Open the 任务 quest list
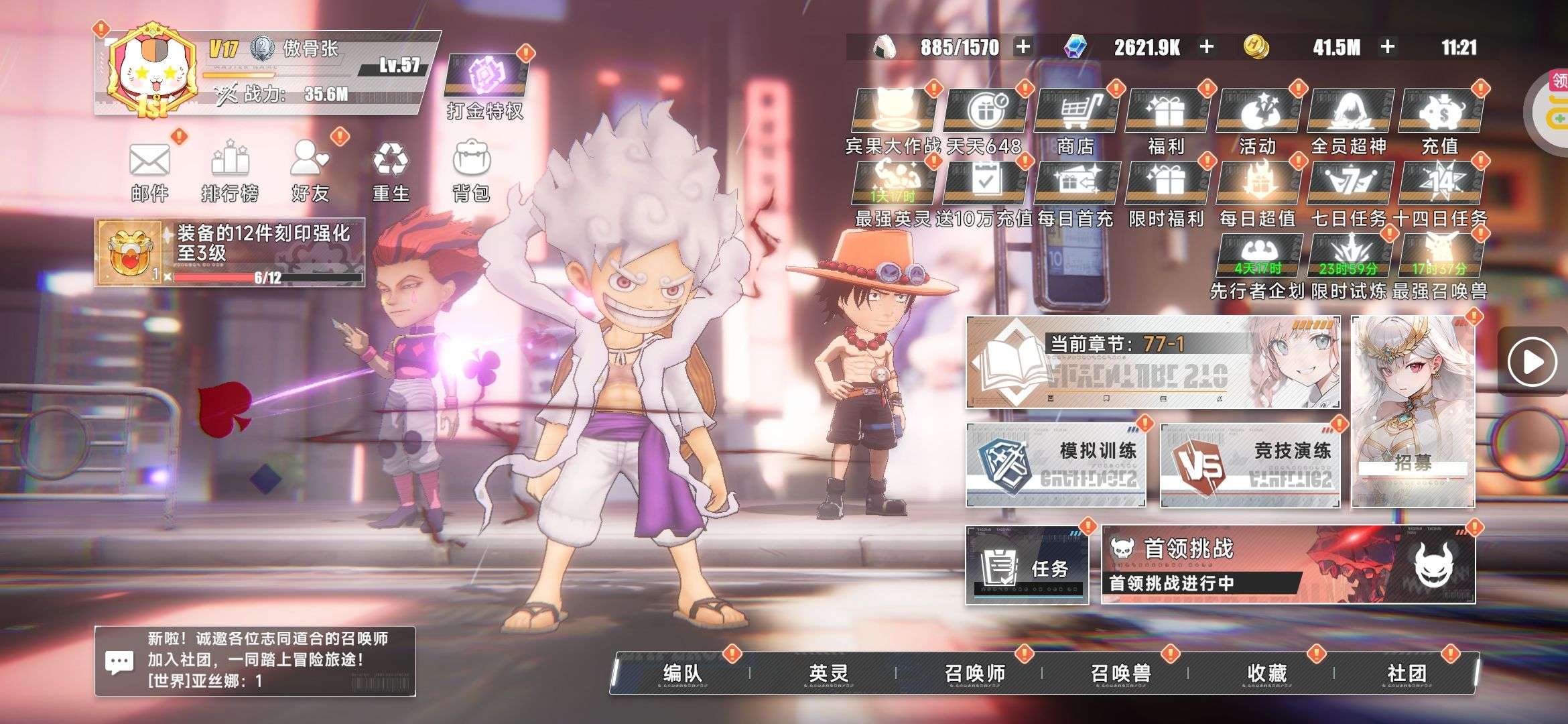 [x=1027, y=566]
